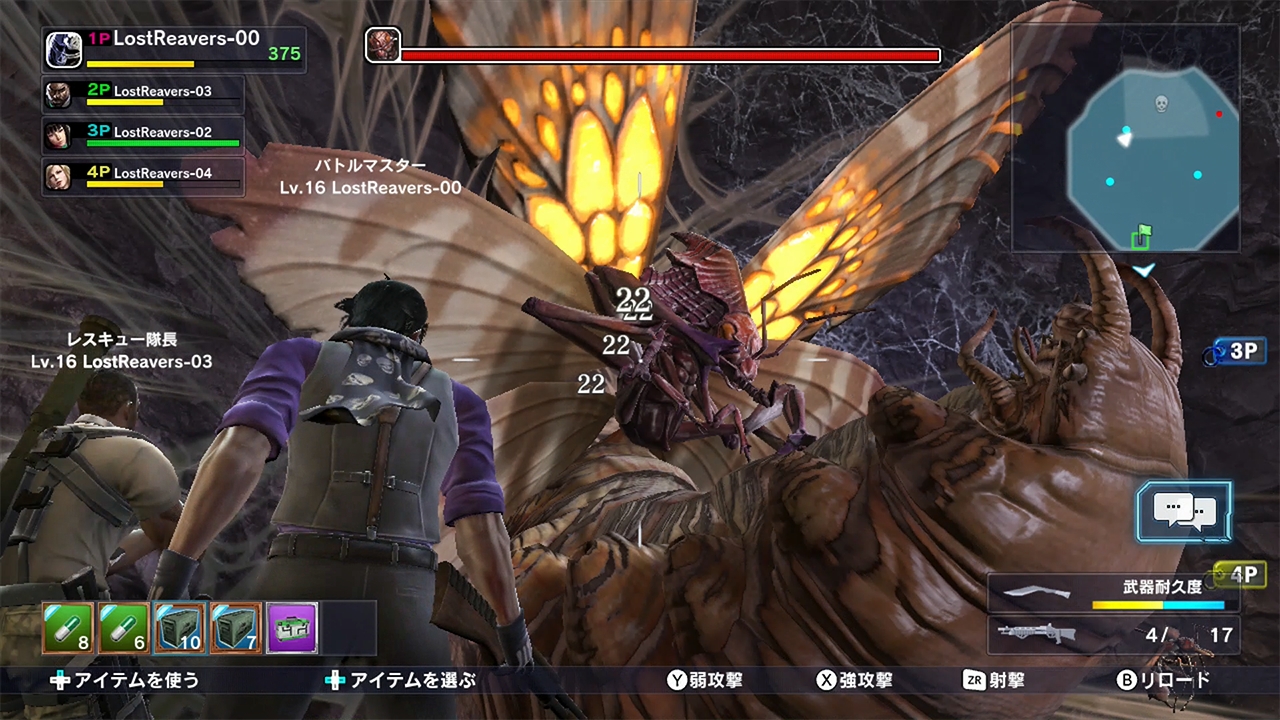Select the green capsule item with count 8
This screenshot has width=1280, height=720.
click(68, 628)
